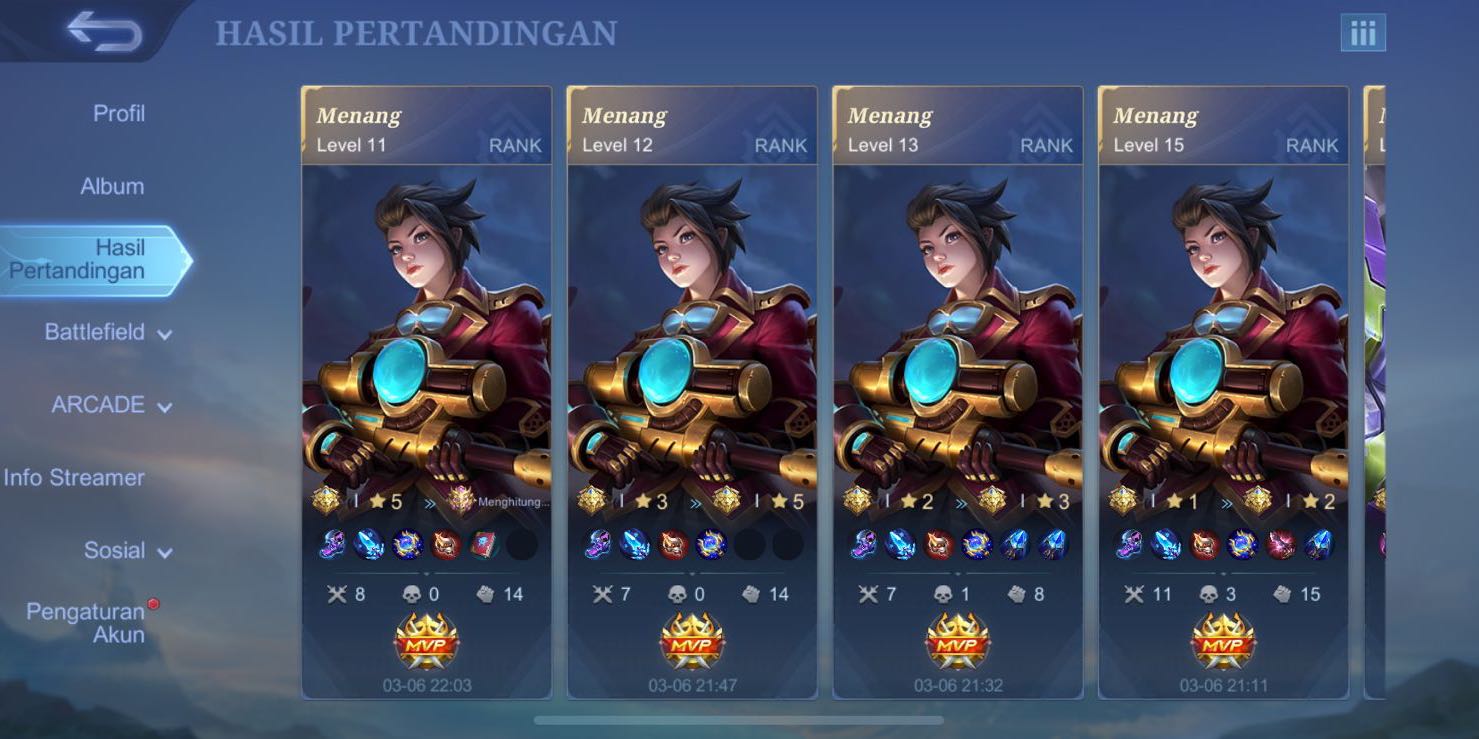The image size is (1479, 739).
Task: Open the Album section
Action: pos(110,186)
